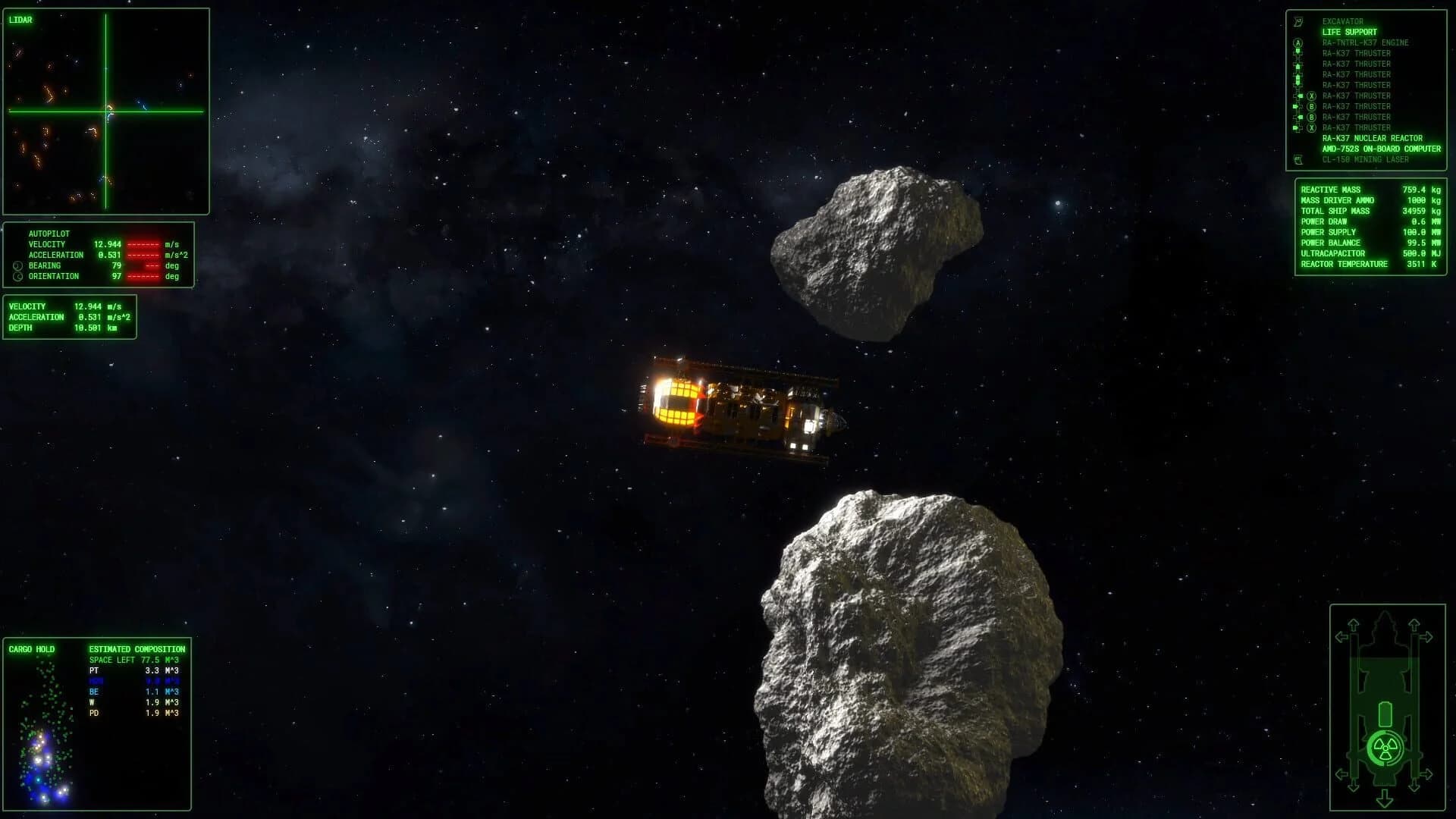Click the reactor radiation symbol on ship schematic
The width and height of the screenshot is (1456, 819).
tap(1385, 747)
